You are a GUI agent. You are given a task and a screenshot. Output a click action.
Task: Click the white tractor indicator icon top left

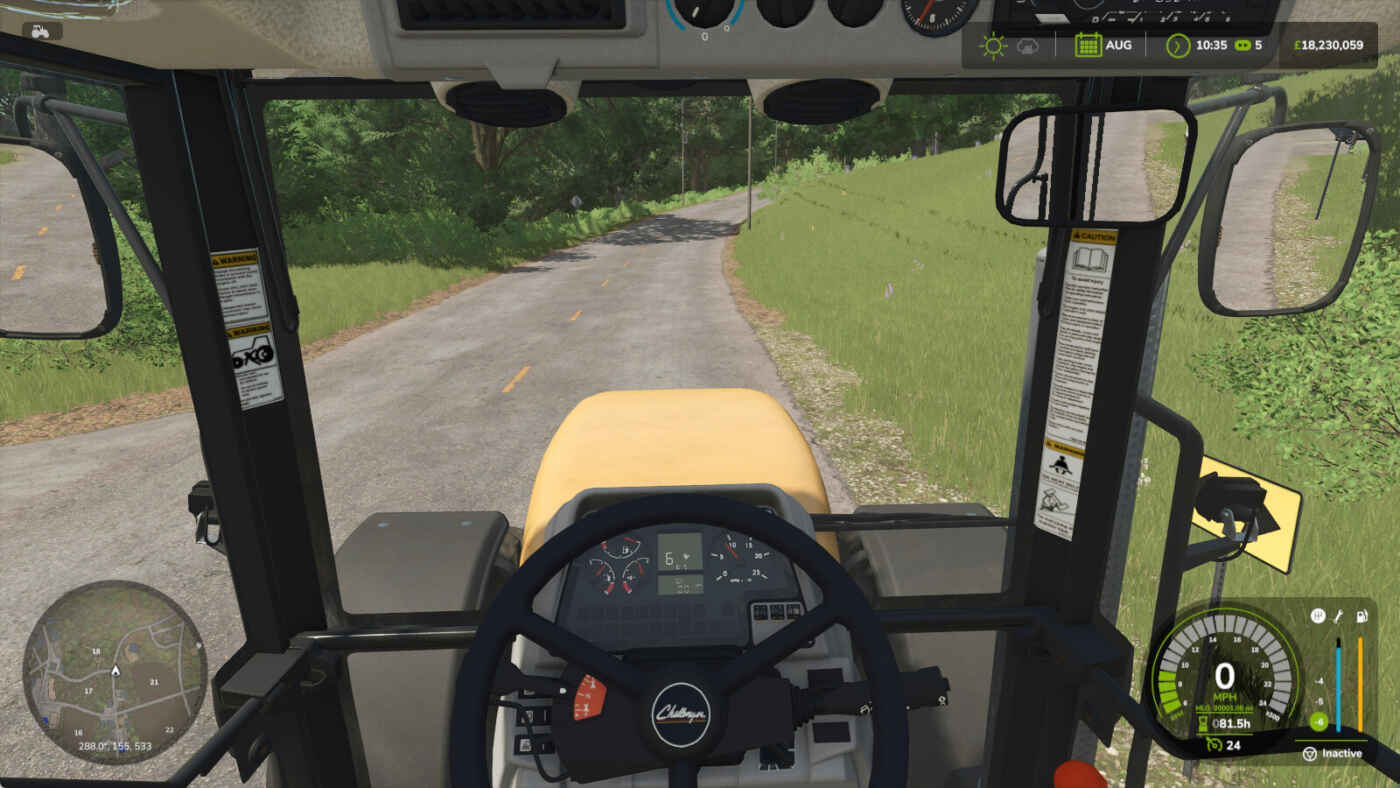tap(40, 33)
